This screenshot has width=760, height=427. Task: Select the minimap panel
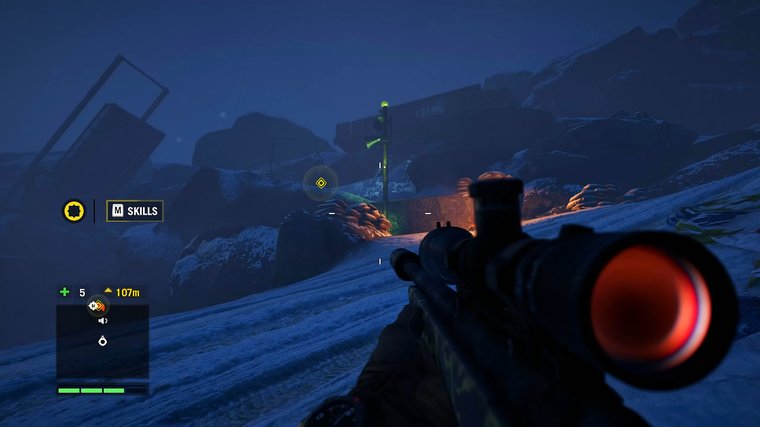pyautogui.click(x=102, y=342)
